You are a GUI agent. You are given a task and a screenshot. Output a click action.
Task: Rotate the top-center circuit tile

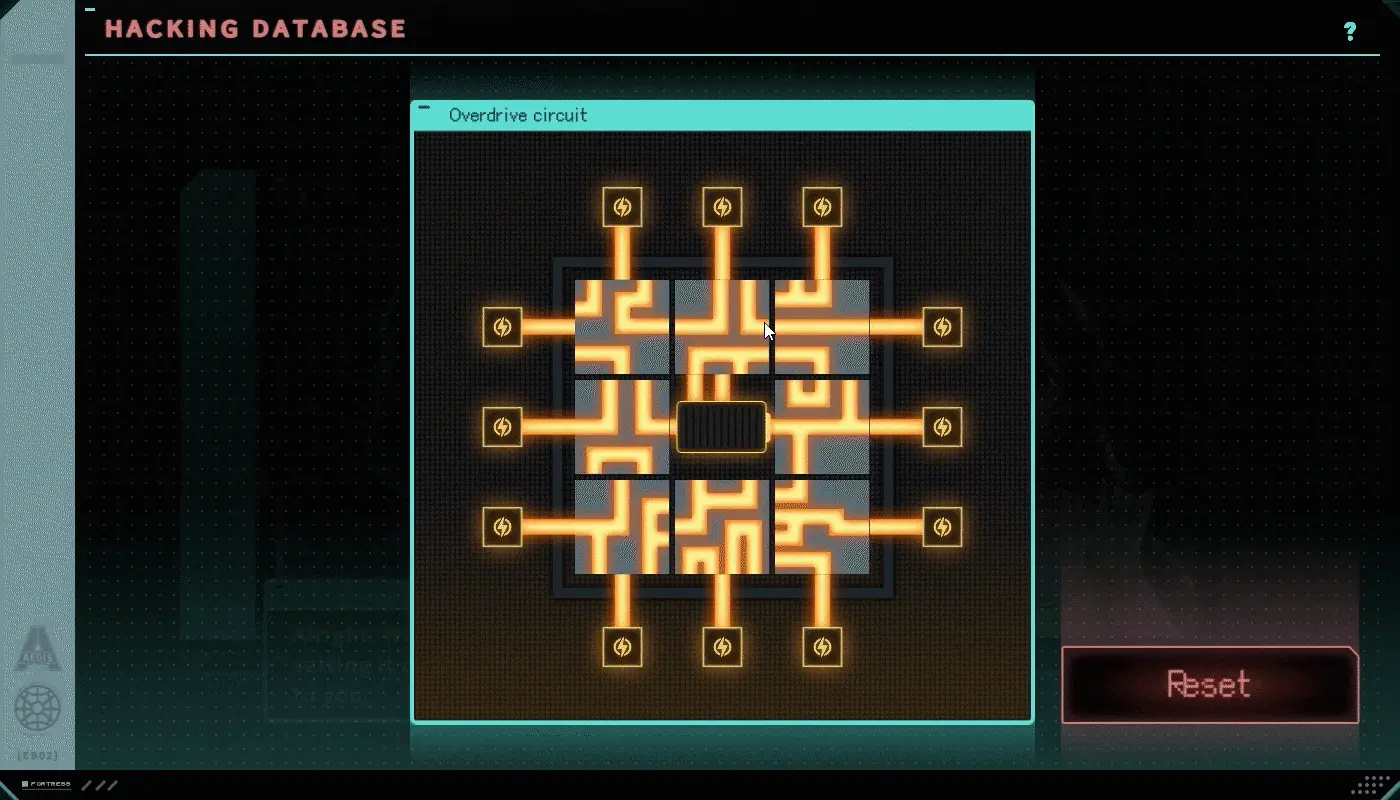(722, 327)
